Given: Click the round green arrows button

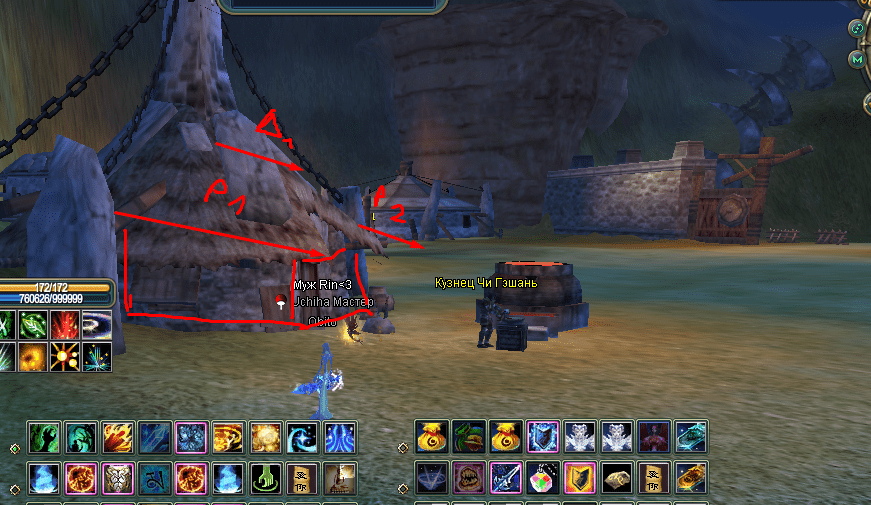Looking at the screenshot, I should pos(858,27).
